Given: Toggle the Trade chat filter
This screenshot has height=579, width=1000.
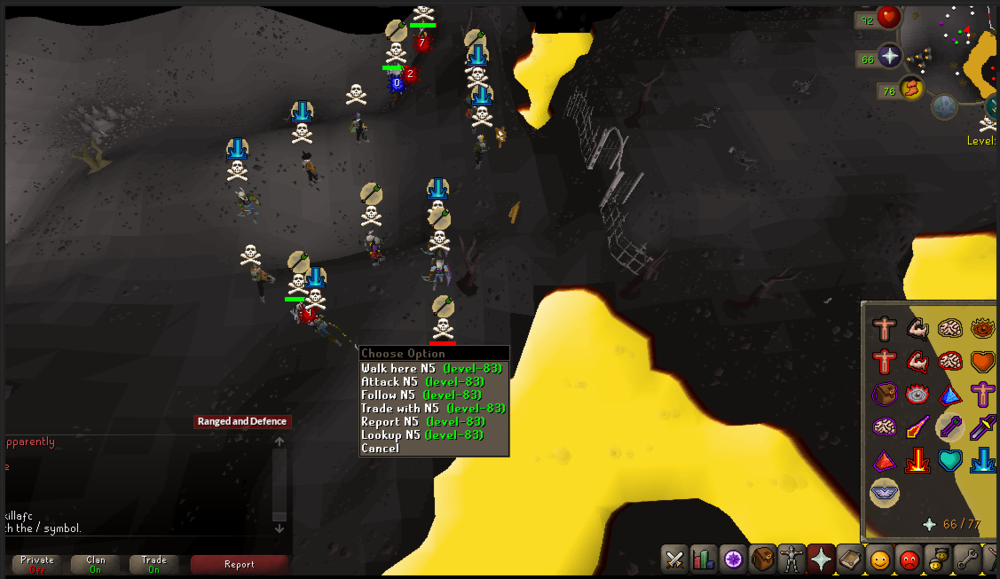Looking at the screenshot, I should [154, 564].
